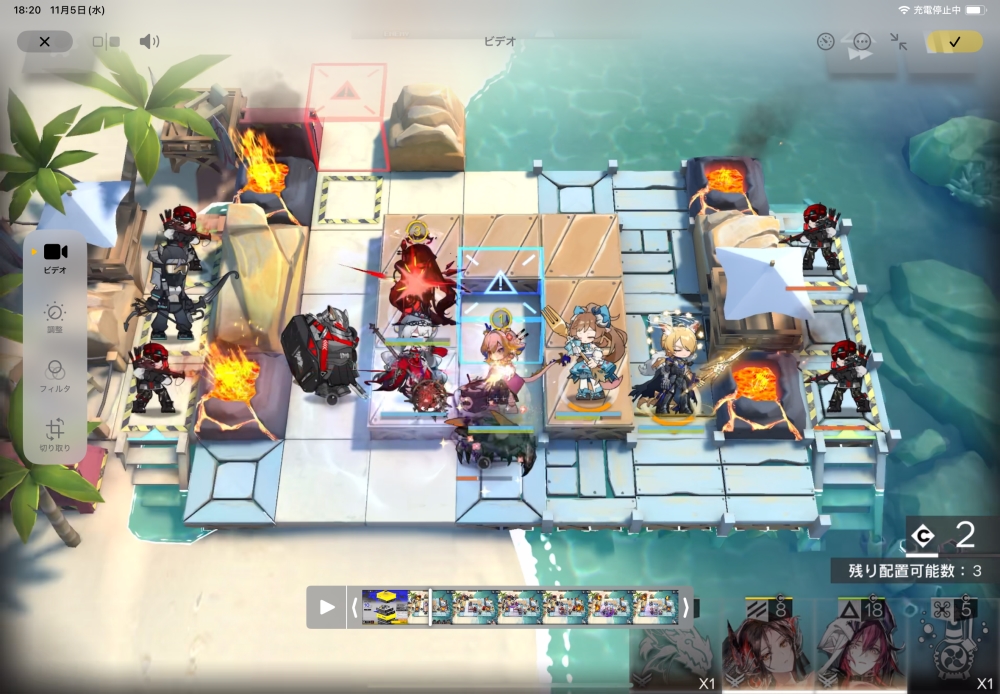The width and height of the screenshot is (1000, 694).
Task: Open the 調整 adjustment tool
Action: (x=55, y=317)
